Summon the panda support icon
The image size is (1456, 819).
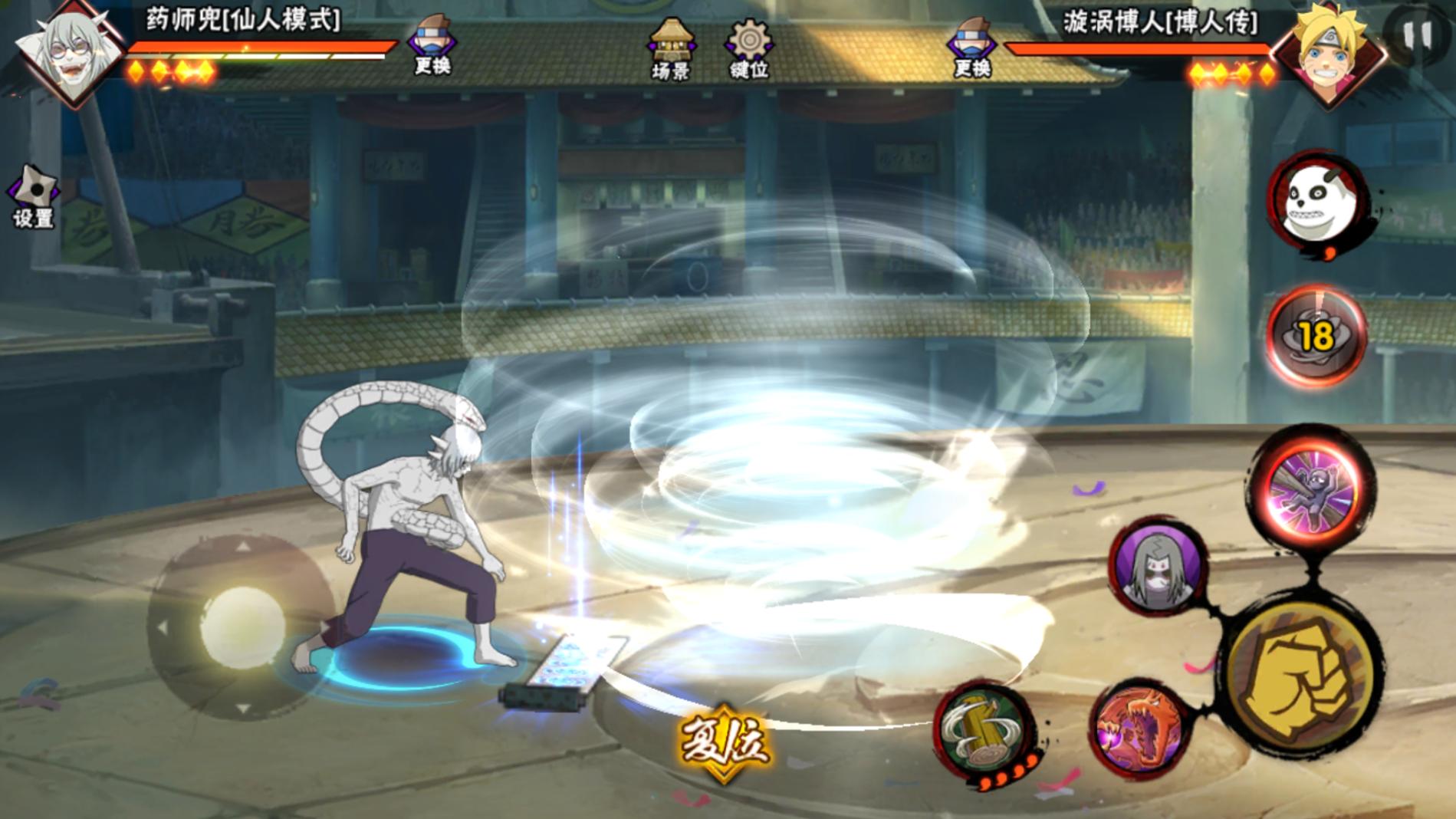[1318, 202]
